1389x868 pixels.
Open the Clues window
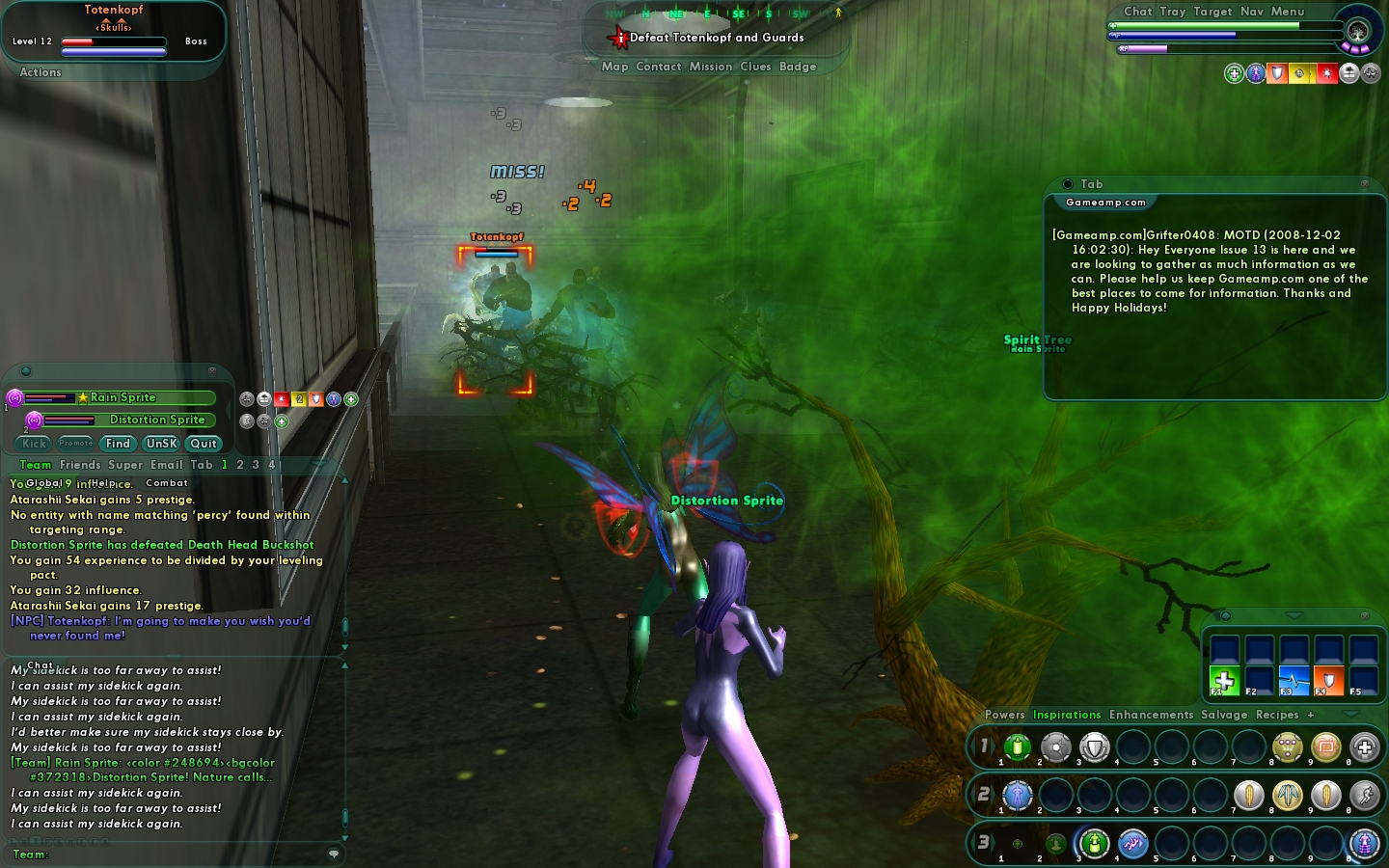pyautogui.click(x=755, y=67)
